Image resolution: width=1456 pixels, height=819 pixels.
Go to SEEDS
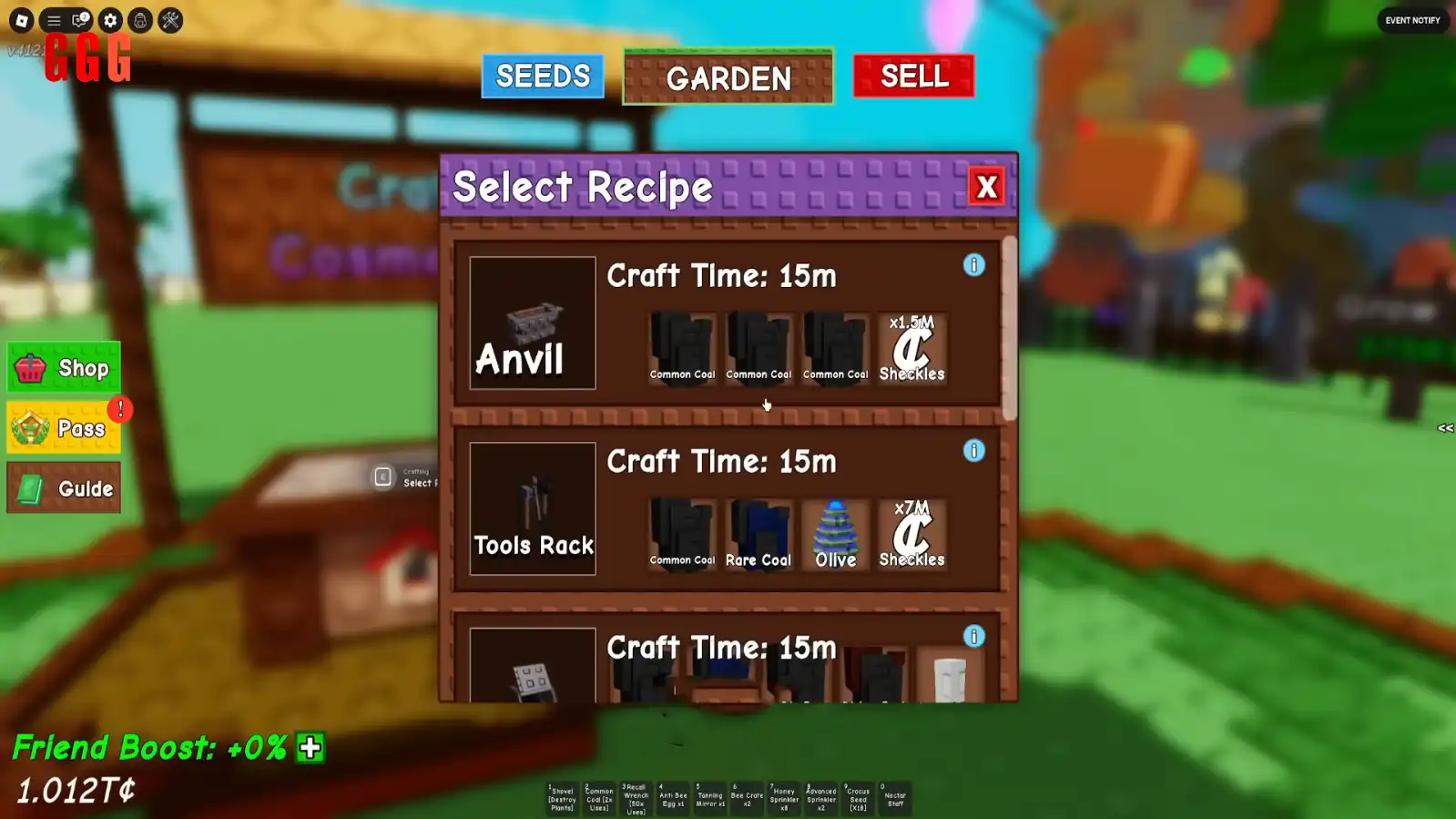tap(543, 77)
